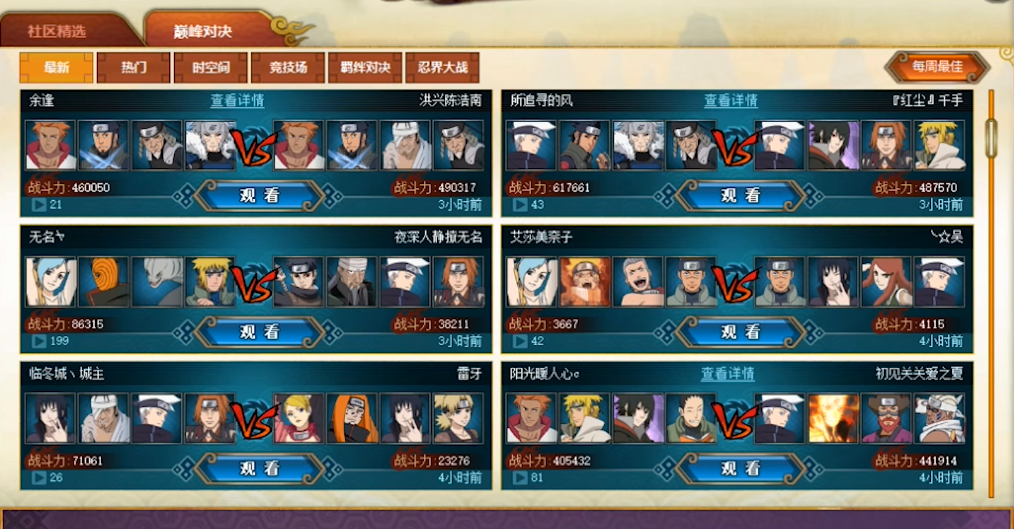
Task: Switch to the 竞技场 category
Action: (x=287, y=67)
